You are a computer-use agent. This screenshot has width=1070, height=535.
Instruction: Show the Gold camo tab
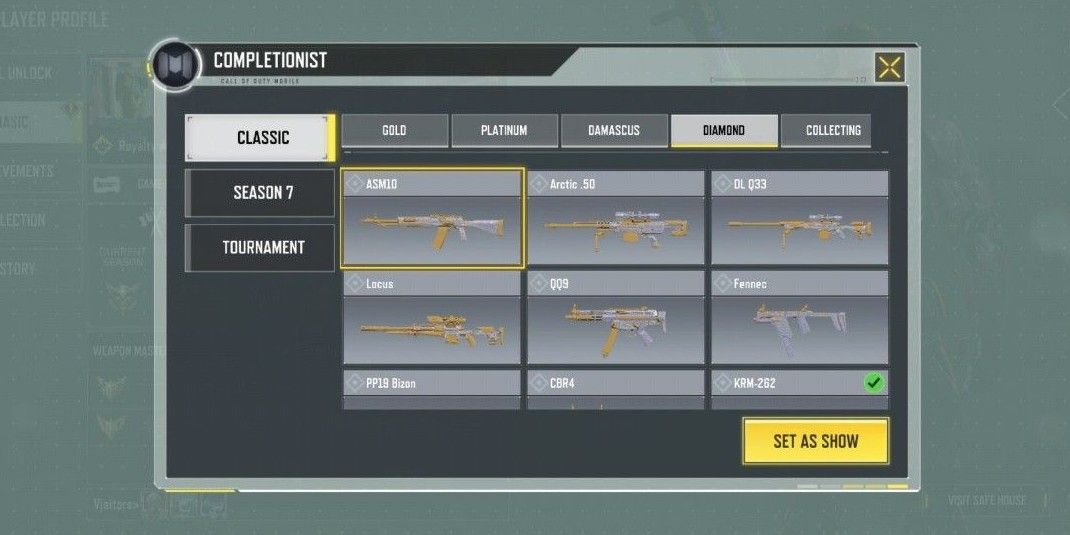click(x=394, y=130)
